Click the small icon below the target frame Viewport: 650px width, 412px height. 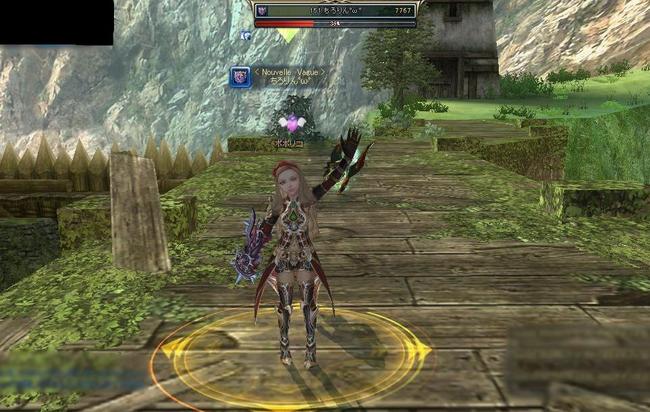click(246, 35)
